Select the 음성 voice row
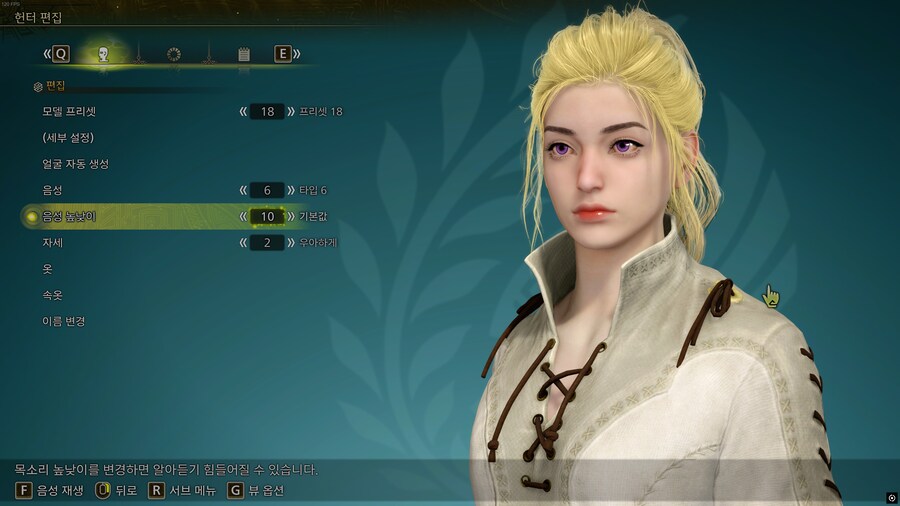The height and width of the screenshot is (506, 900). pyautogui.click(x=53, y=189)
